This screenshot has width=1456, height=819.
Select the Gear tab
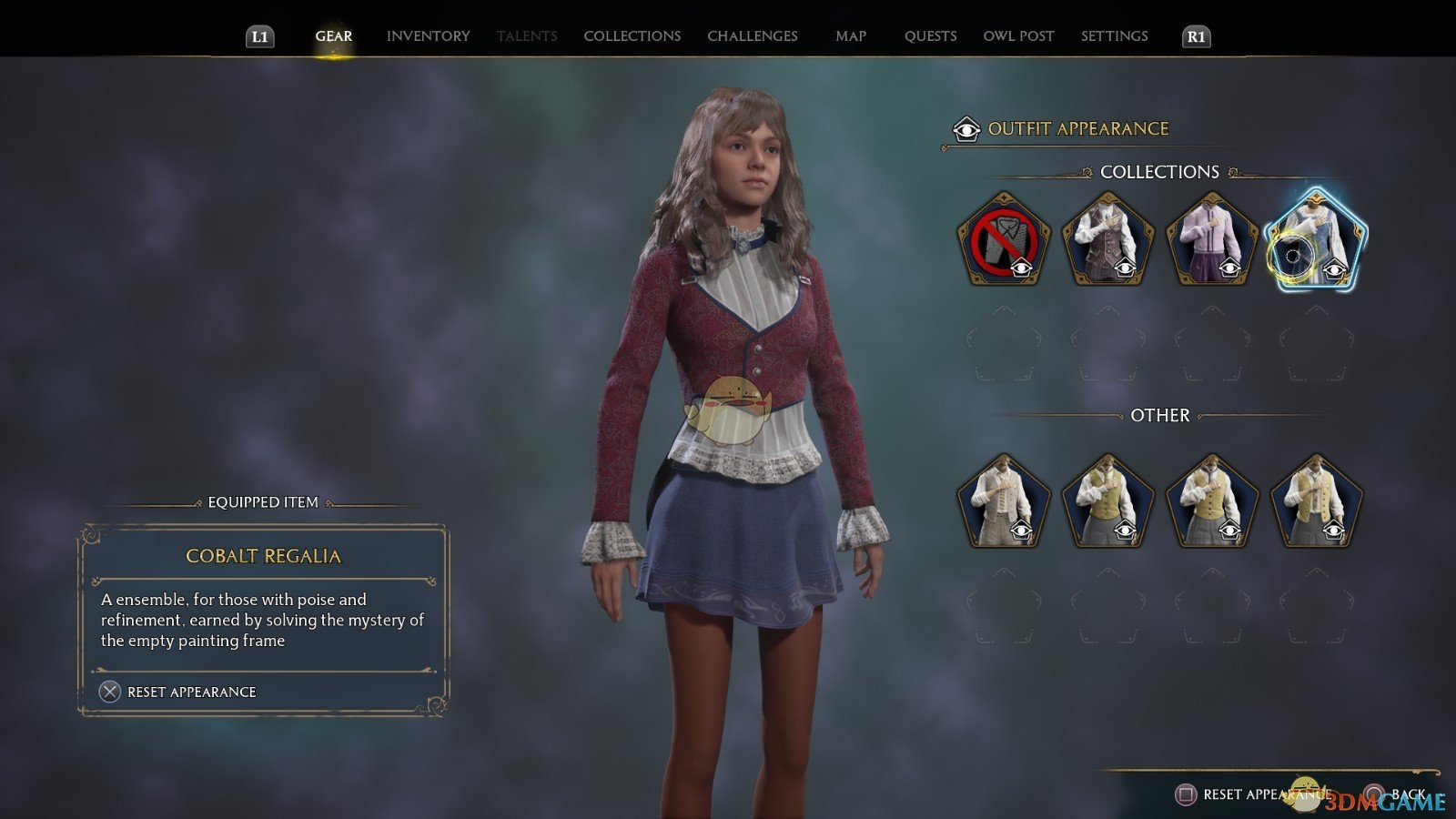(333, 36)
